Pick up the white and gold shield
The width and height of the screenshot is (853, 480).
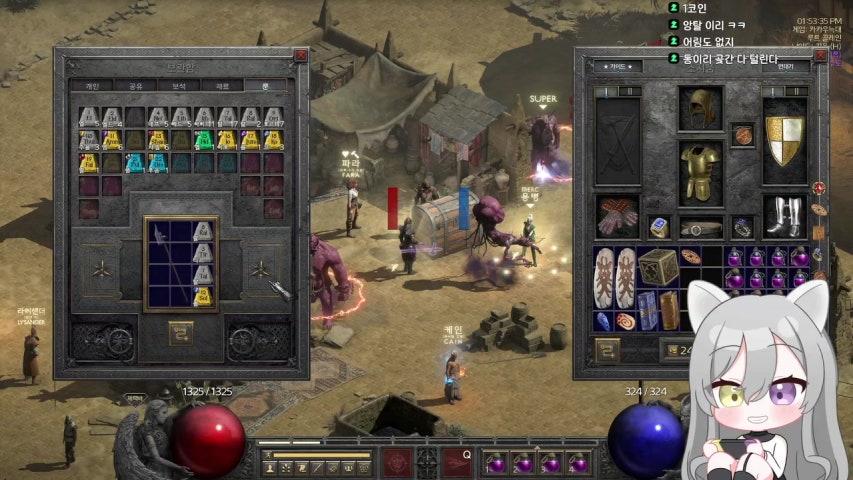784,140
